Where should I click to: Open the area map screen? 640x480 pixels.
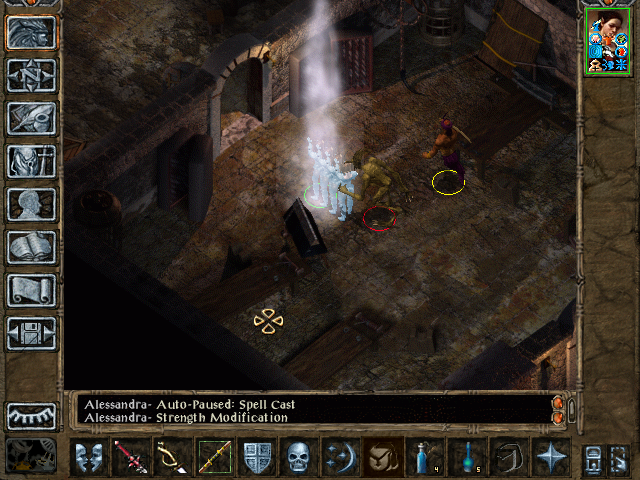[x=32, y=75]
